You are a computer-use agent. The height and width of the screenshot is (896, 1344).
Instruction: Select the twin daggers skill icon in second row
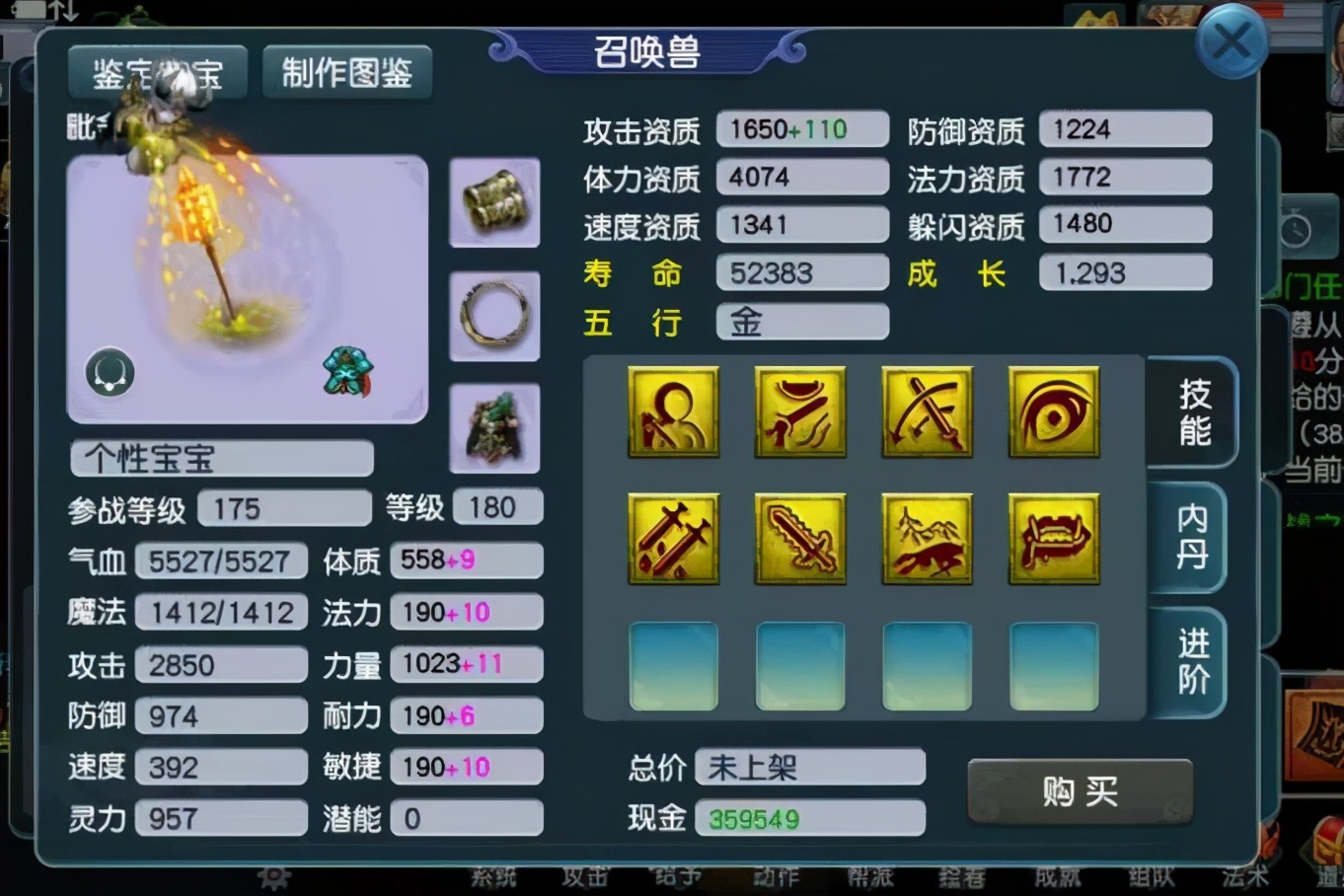(674, 539)
